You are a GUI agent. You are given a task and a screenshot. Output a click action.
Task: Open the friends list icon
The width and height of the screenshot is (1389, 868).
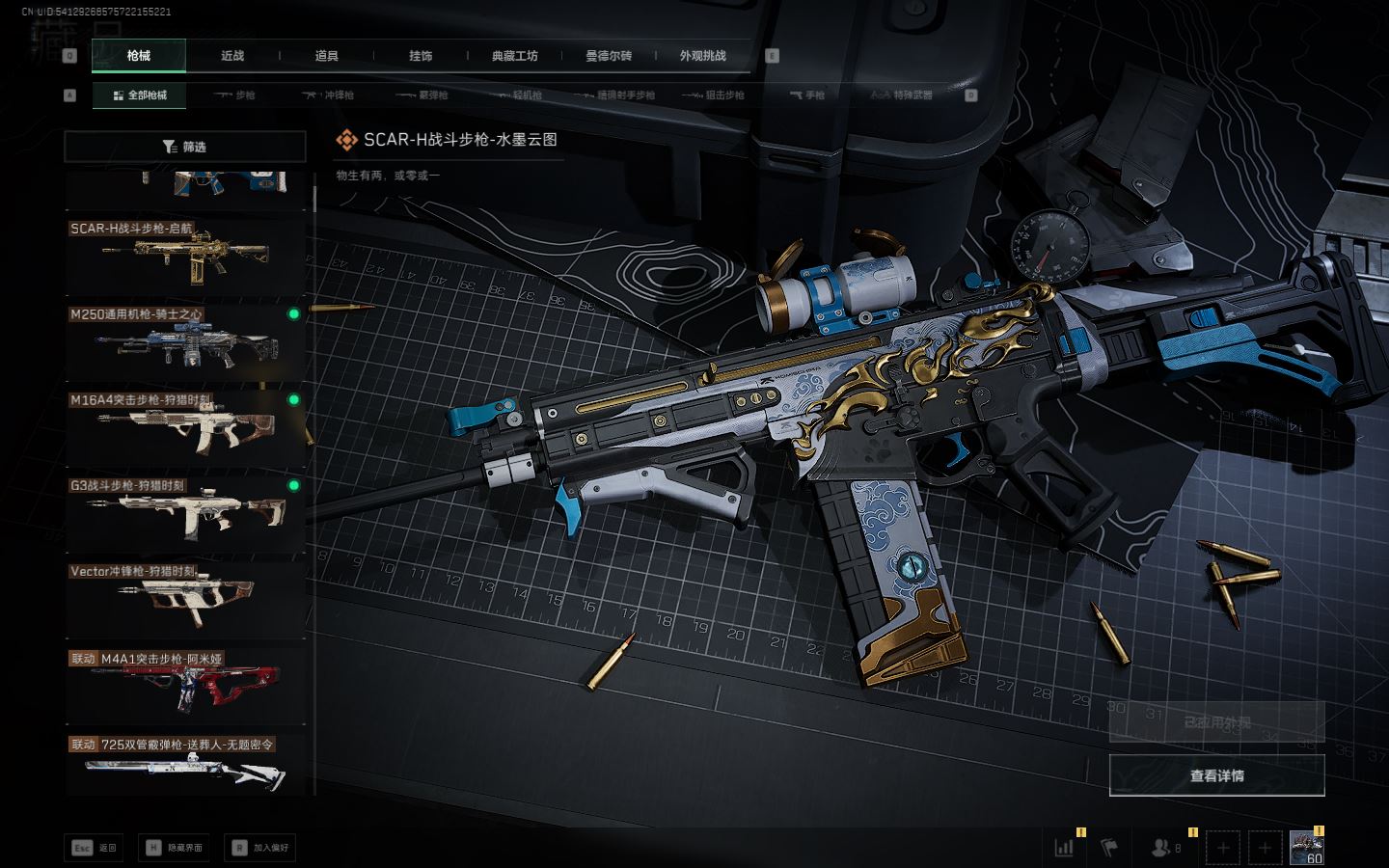pos(1161,848)
